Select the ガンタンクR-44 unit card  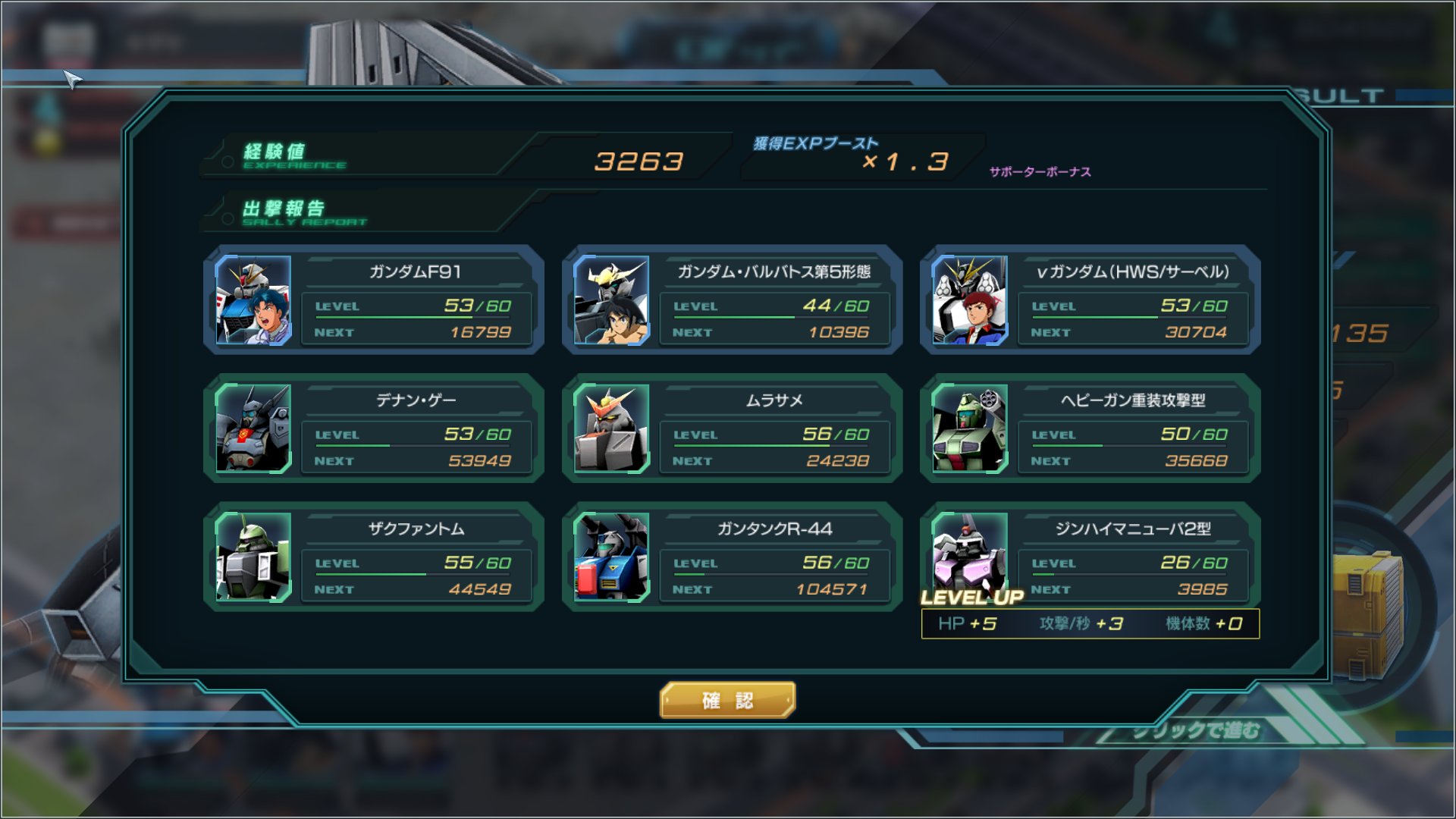[x=732, y=557]
